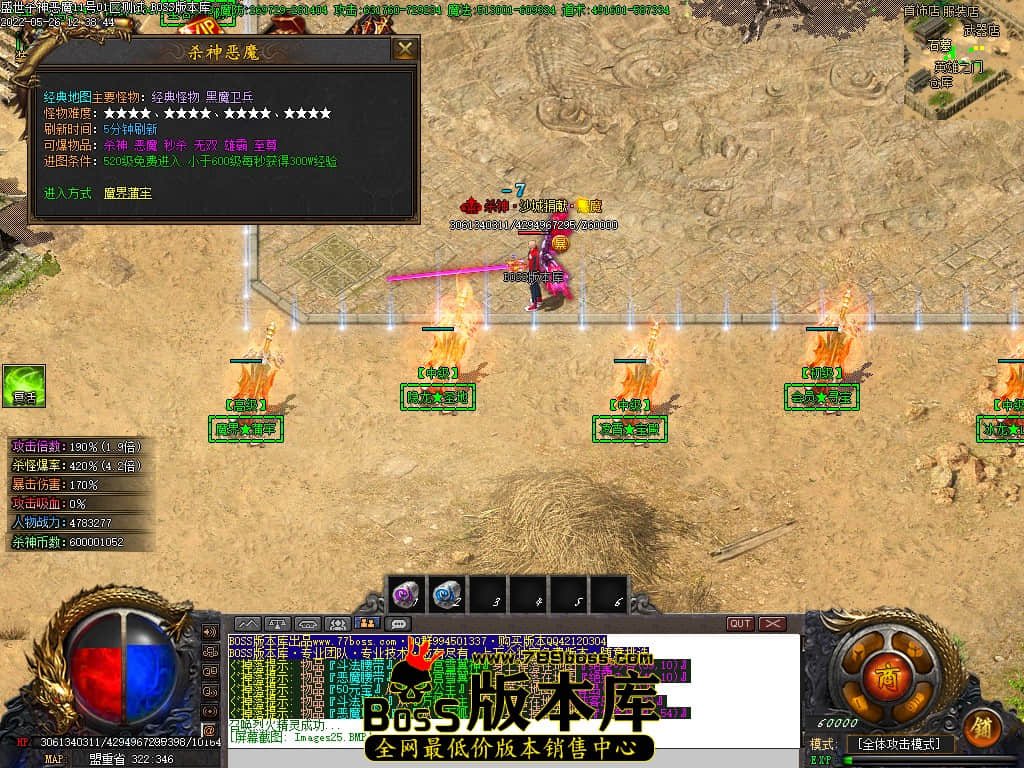Screen dimensions: 1024x768
Task: Close the game with the red X button
Action: (772, 624)
